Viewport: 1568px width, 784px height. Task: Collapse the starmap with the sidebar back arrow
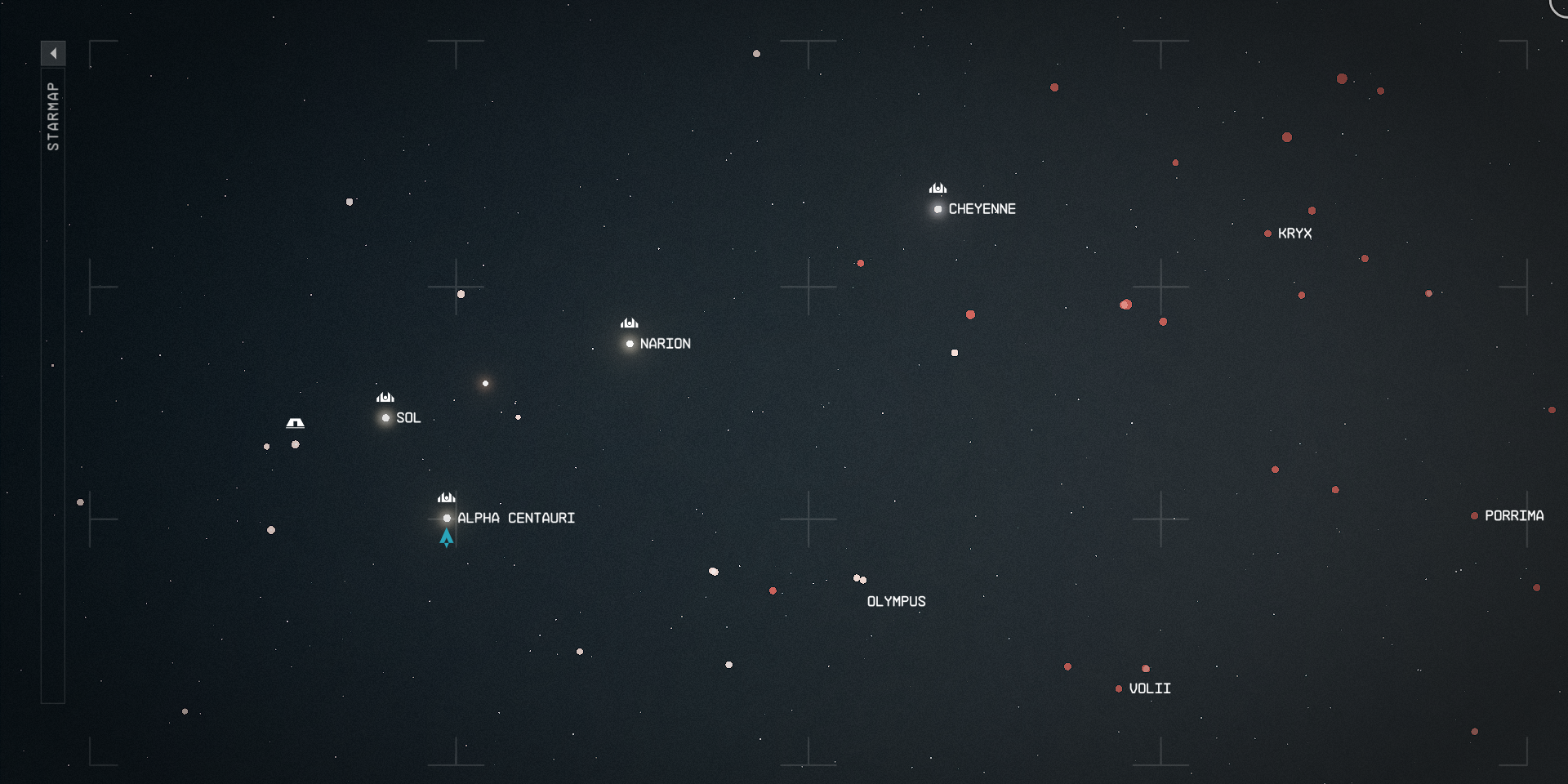coord(53,51)
